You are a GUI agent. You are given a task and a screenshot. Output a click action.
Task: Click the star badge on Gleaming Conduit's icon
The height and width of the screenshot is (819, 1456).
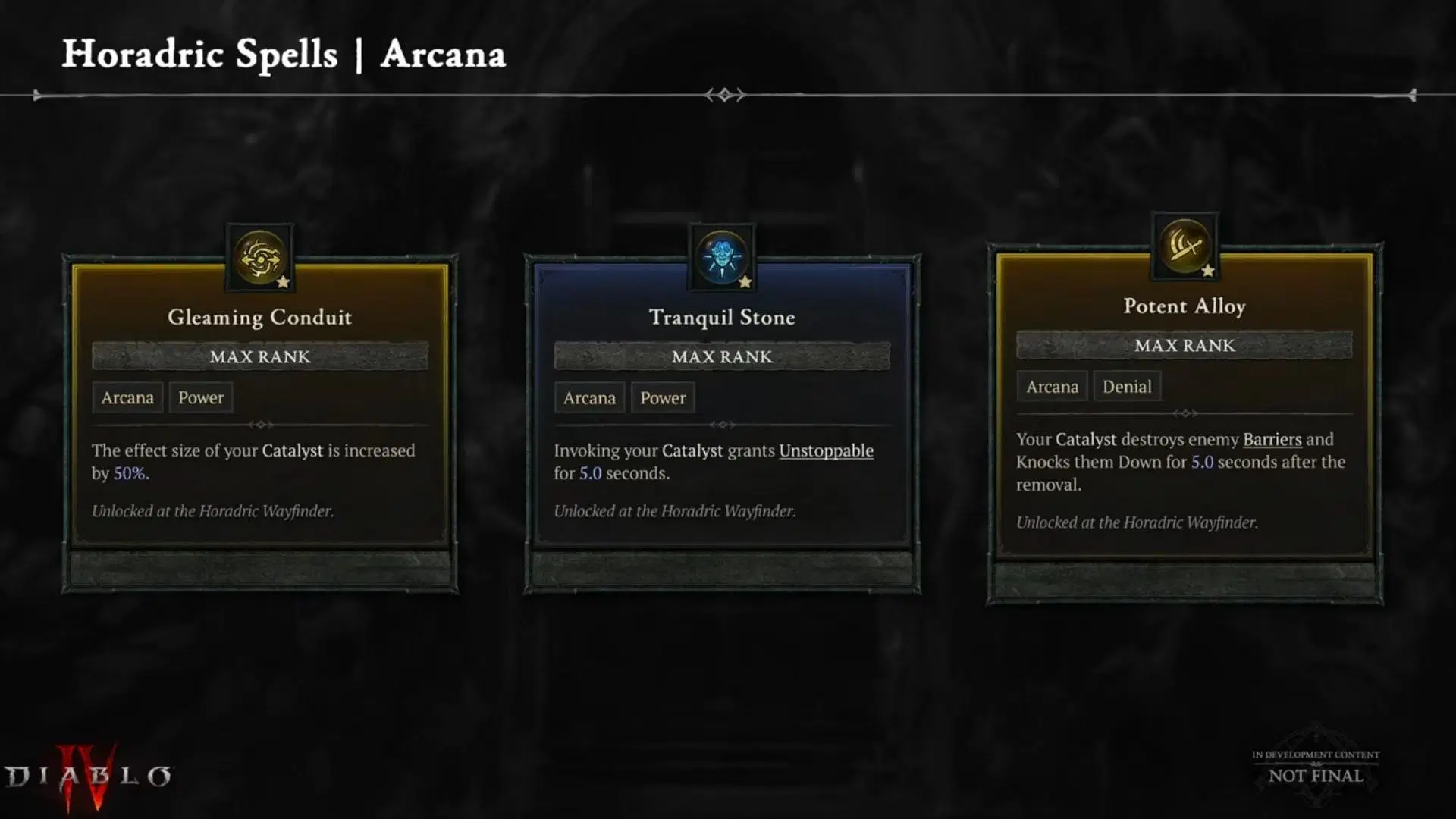284,282
